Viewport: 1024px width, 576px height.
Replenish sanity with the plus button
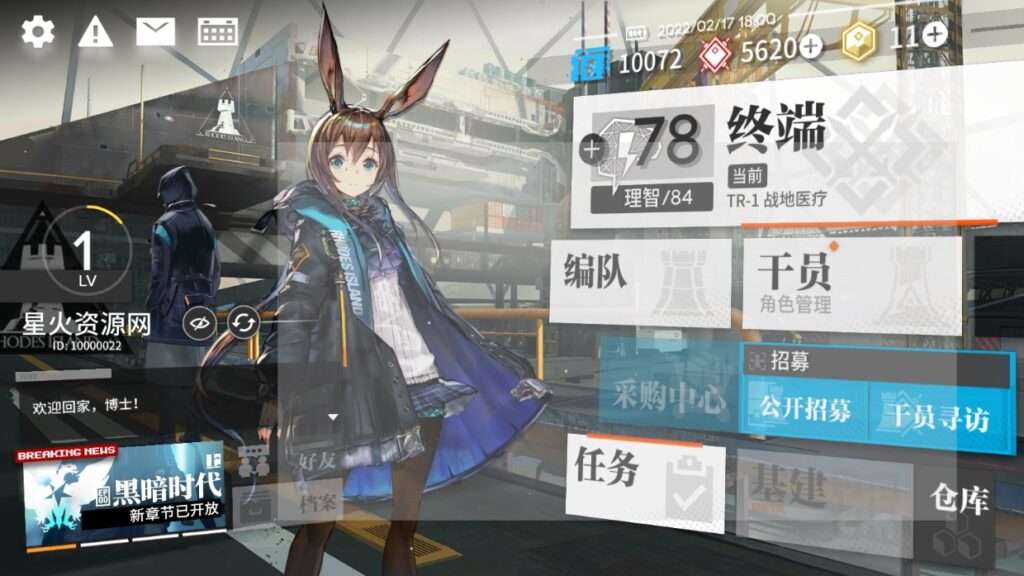[x=592, y=150]
